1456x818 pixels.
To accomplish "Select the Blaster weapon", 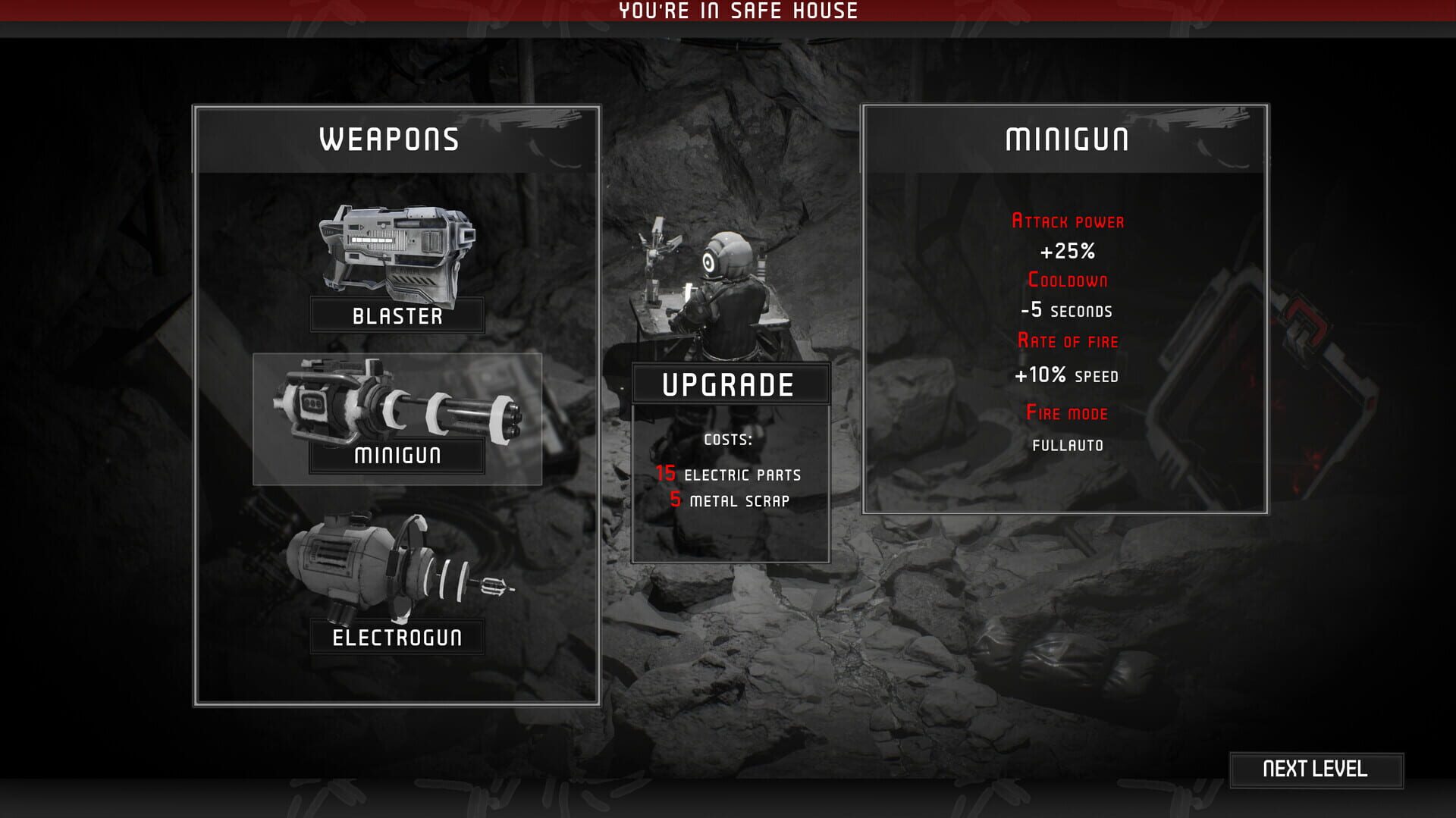I will 397,267.
